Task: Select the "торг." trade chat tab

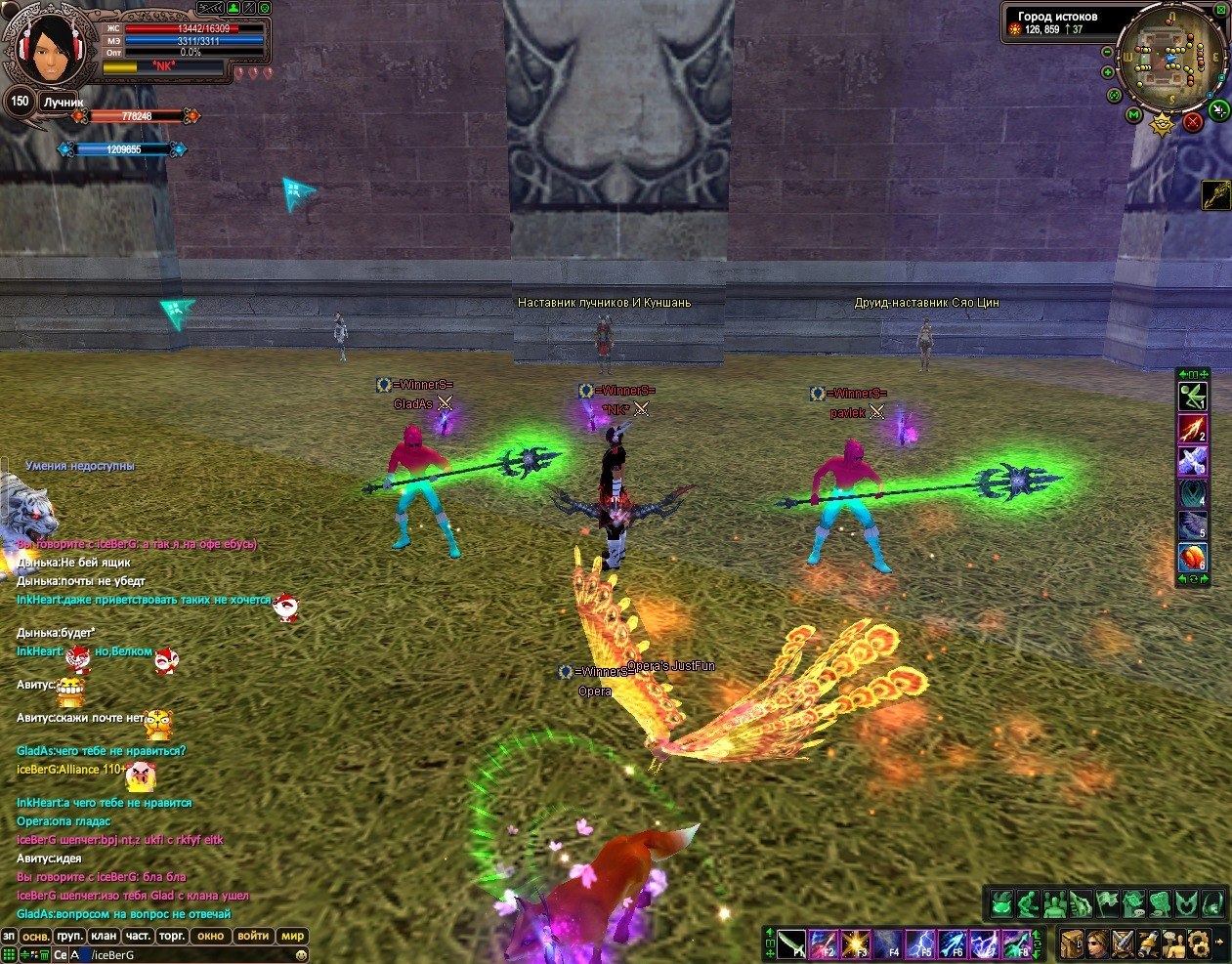Action: pos(172,936)
